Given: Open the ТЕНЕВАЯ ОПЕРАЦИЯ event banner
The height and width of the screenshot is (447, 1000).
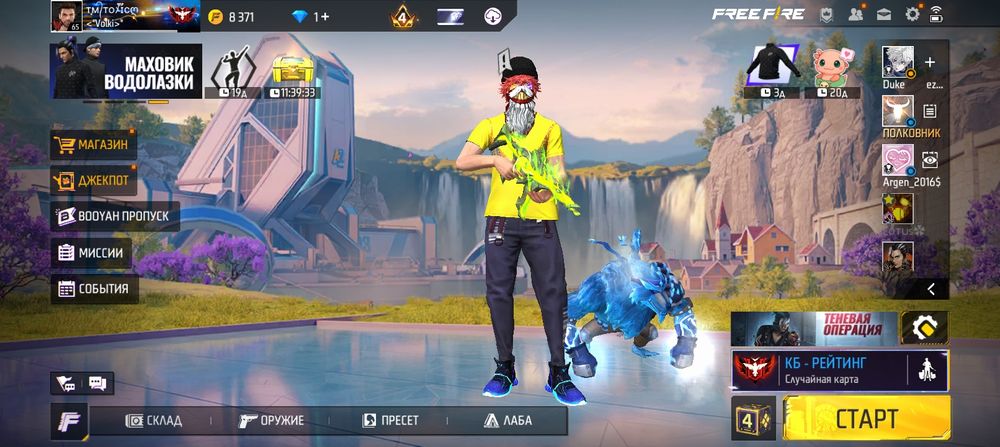Looking at the screenshot, I should pyautogui.click(x=814, y=328).
